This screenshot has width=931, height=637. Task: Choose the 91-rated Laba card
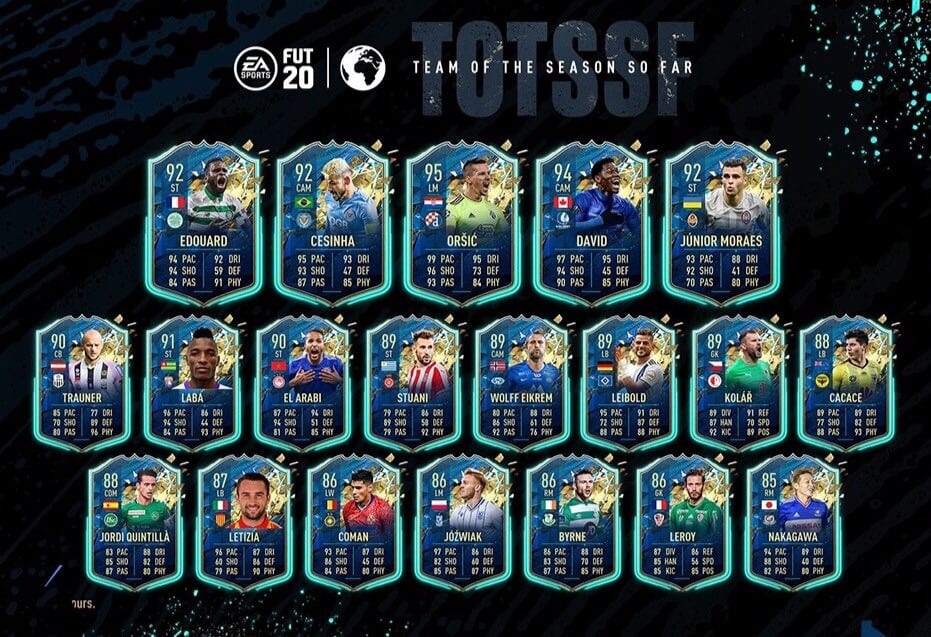click(192, 380)
